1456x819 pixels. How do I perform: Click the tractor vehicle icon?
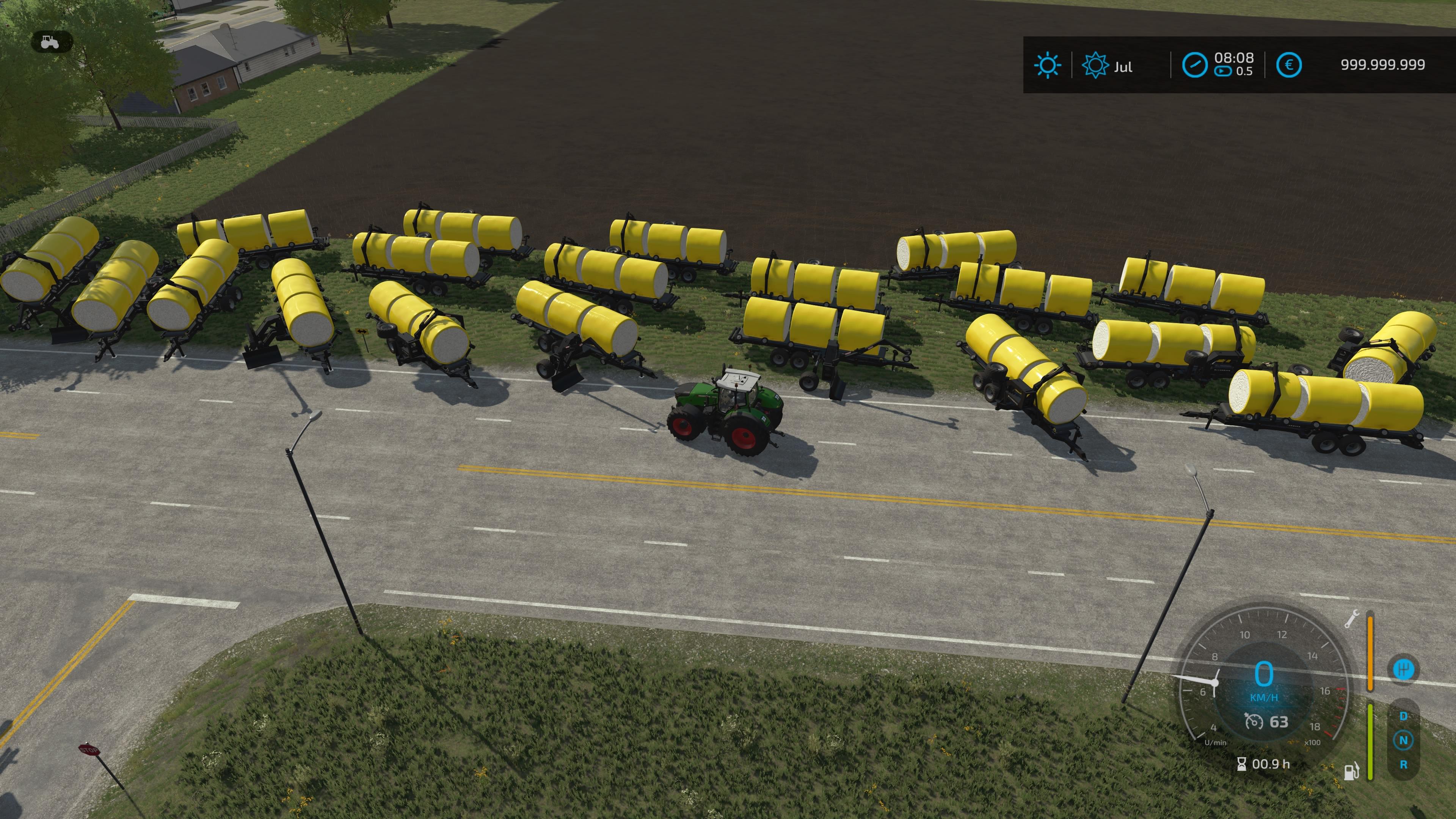click(50, 42)
